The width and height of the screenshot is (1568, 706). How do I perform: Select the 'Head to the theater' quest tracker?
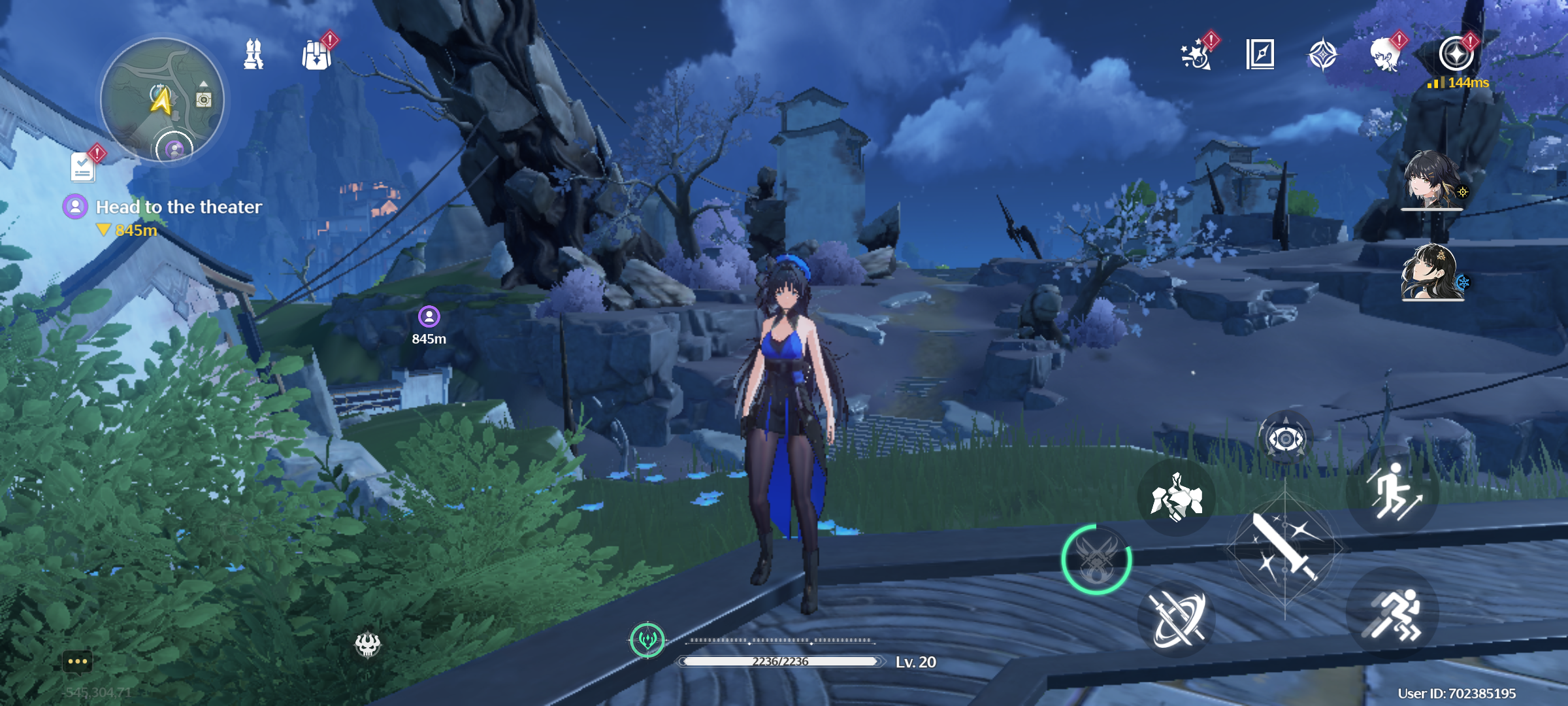coord(178,207)
